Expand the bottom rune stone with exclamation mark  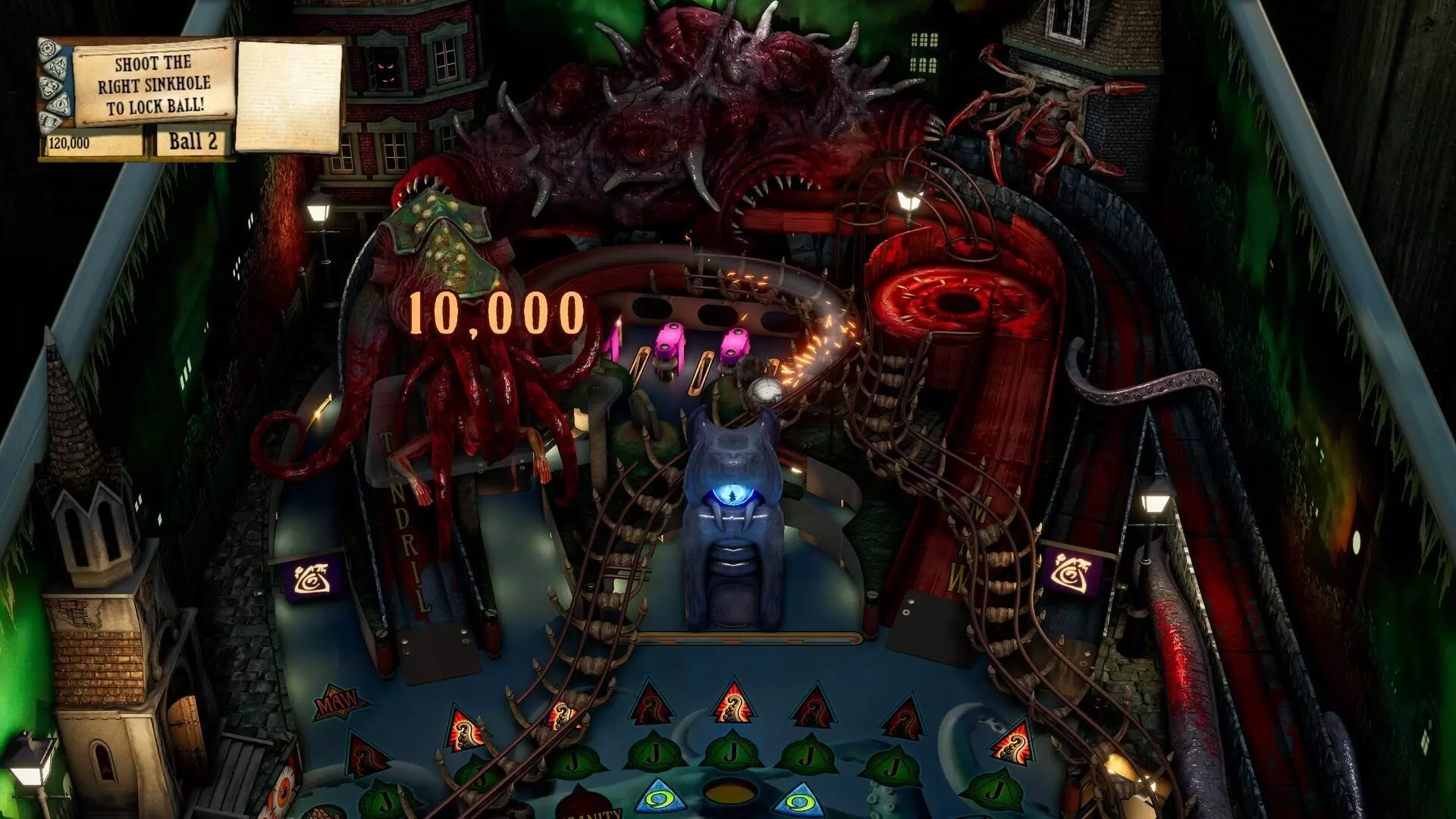point(49,120)
